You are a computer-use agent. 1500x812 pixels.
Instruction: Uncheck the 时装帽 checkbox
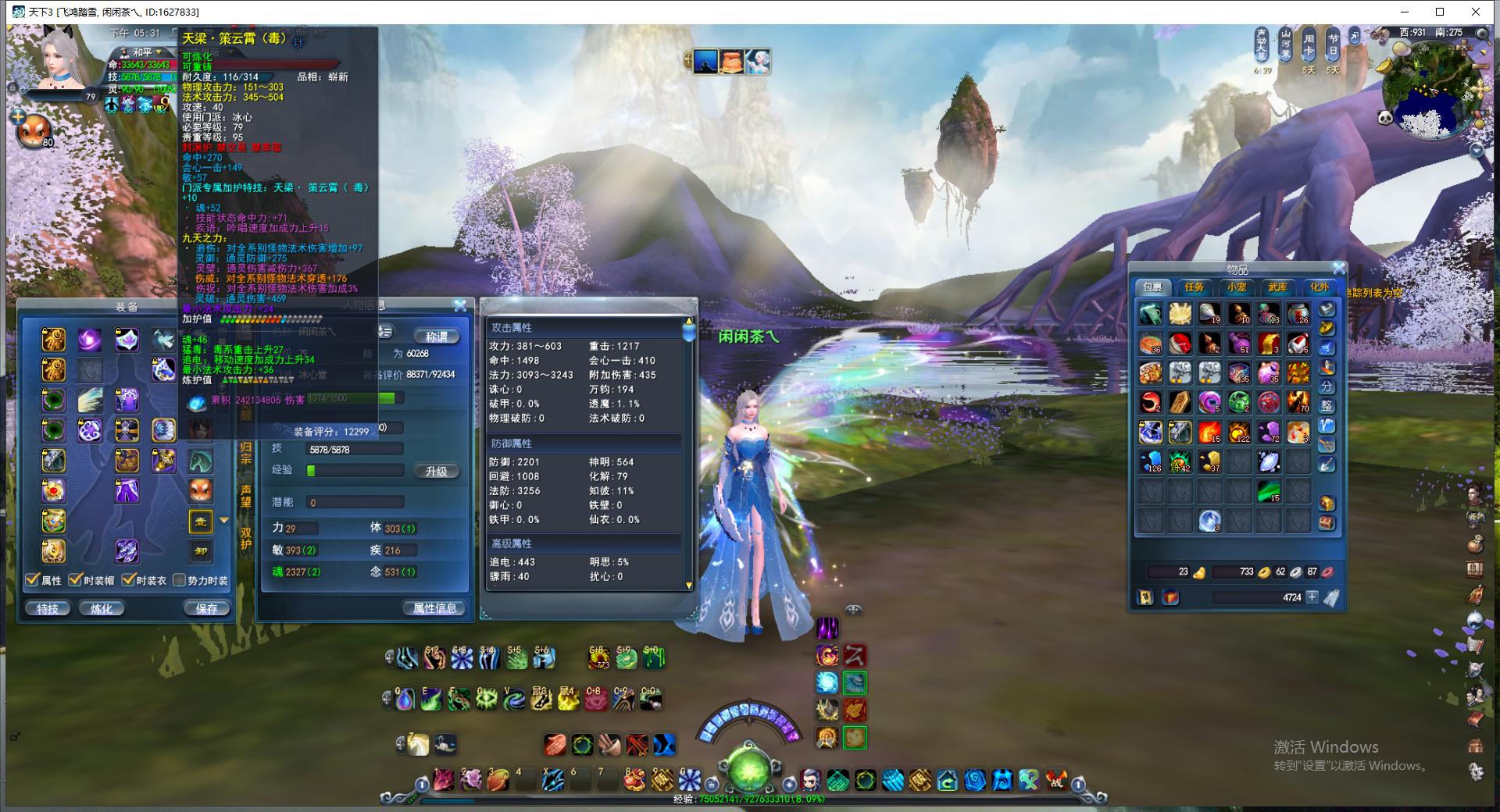pyautogui.click(x=75, y=580)
